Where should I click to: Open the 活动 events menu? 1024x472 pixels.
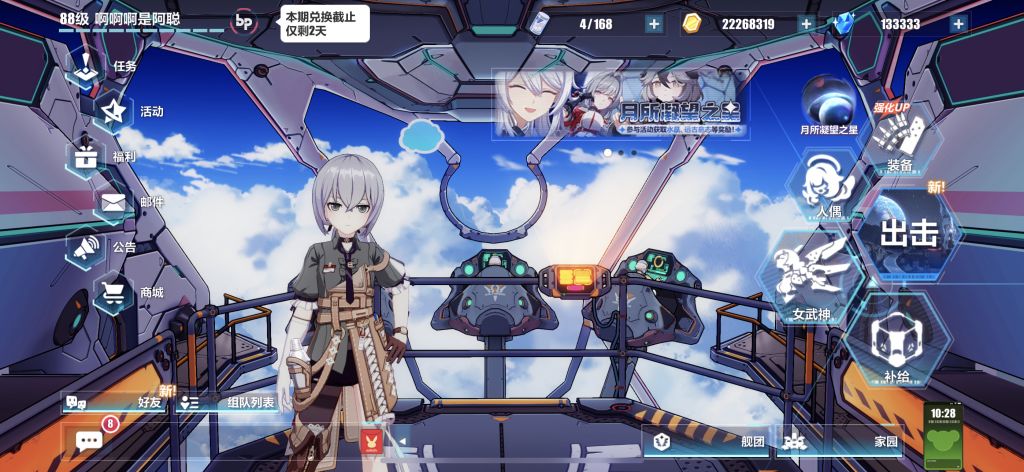[x=128, y=111]
